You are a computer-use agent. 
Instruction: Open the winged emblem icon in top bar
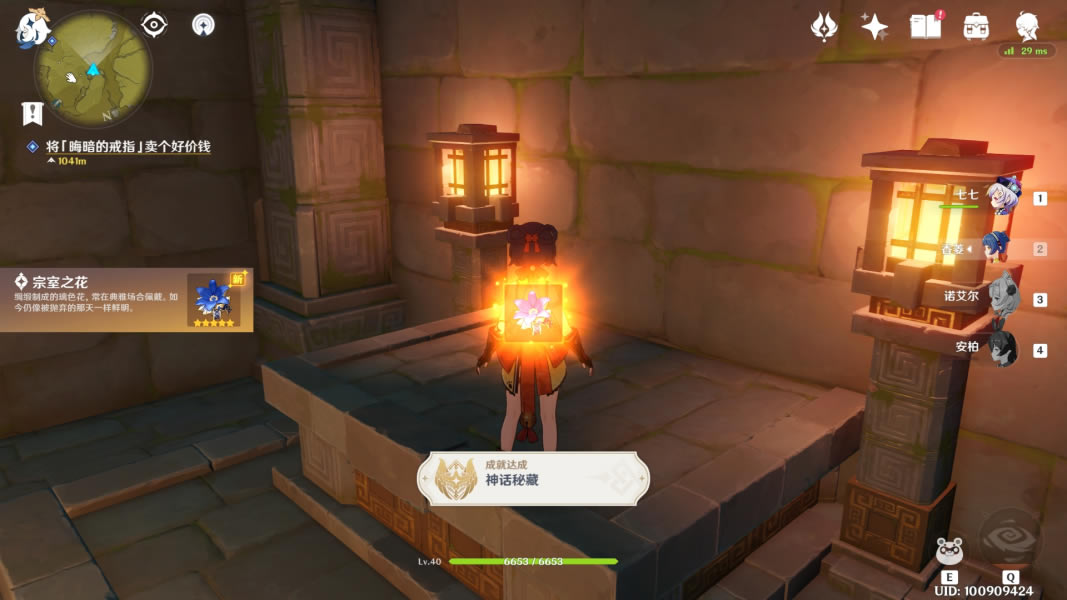(824, 27)
